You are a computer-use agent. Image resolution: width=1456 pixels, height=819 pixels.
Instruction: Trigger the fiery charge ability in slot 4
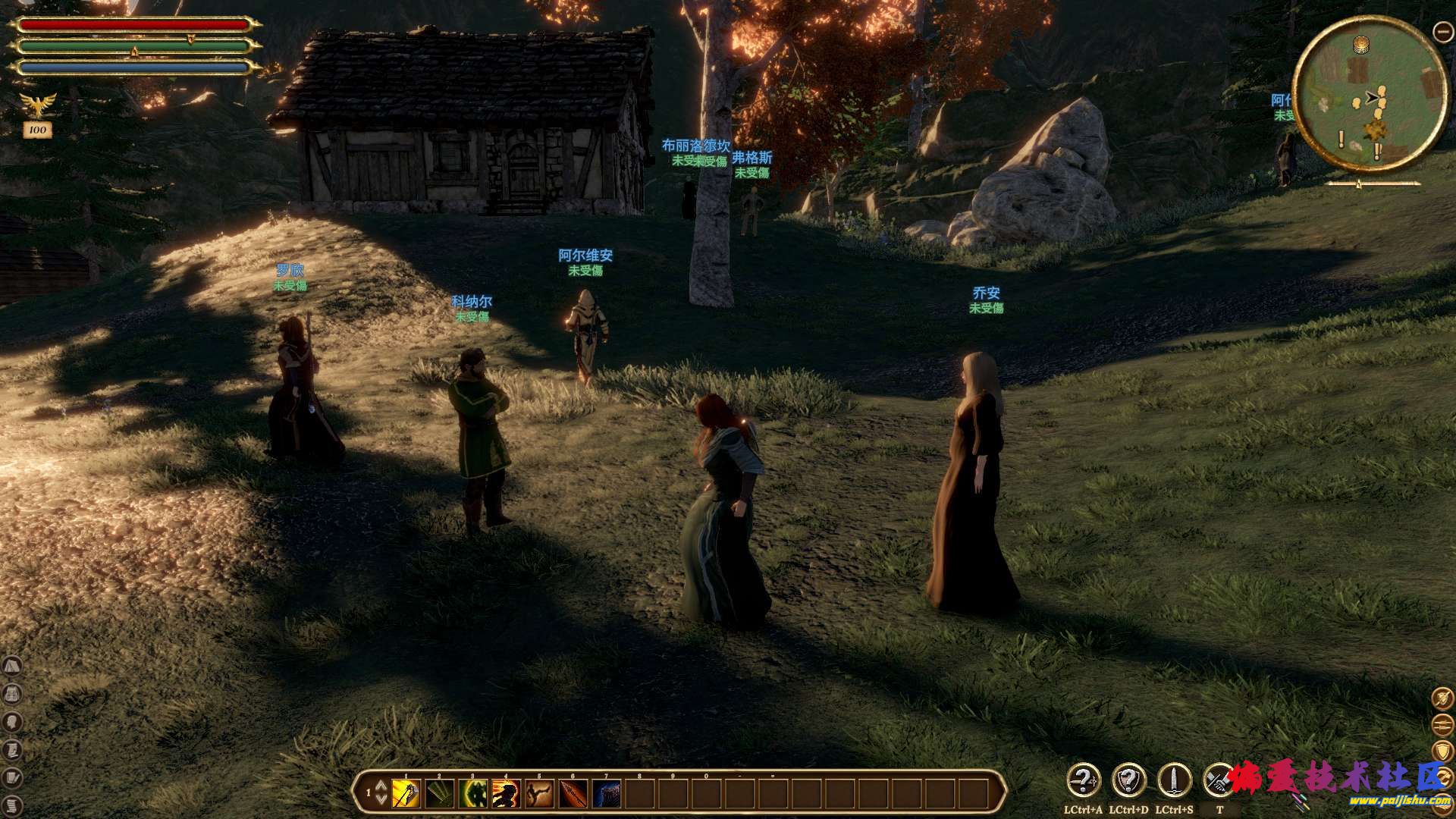point(507,794)
